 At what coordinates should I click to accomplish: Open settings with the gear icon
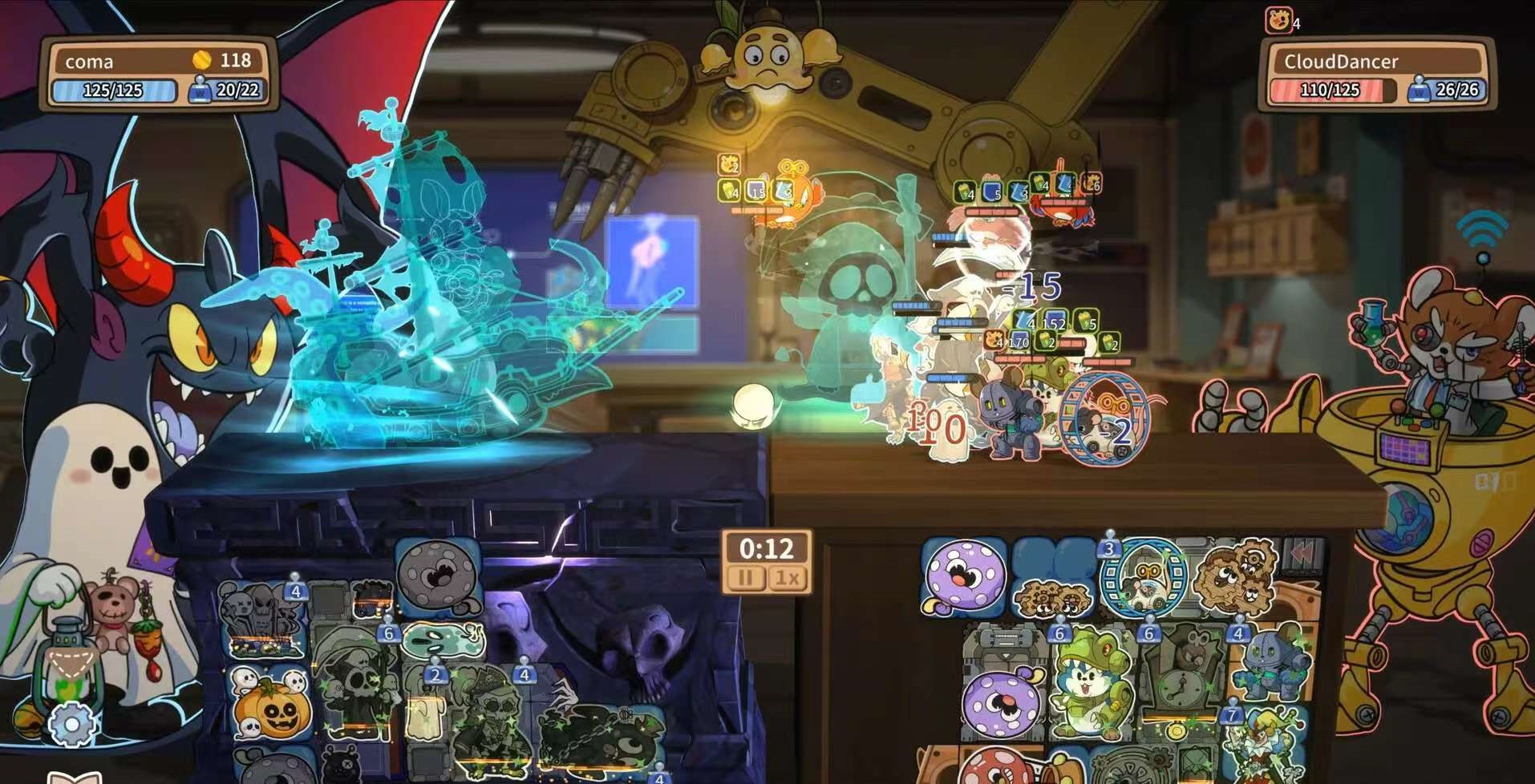72,725
